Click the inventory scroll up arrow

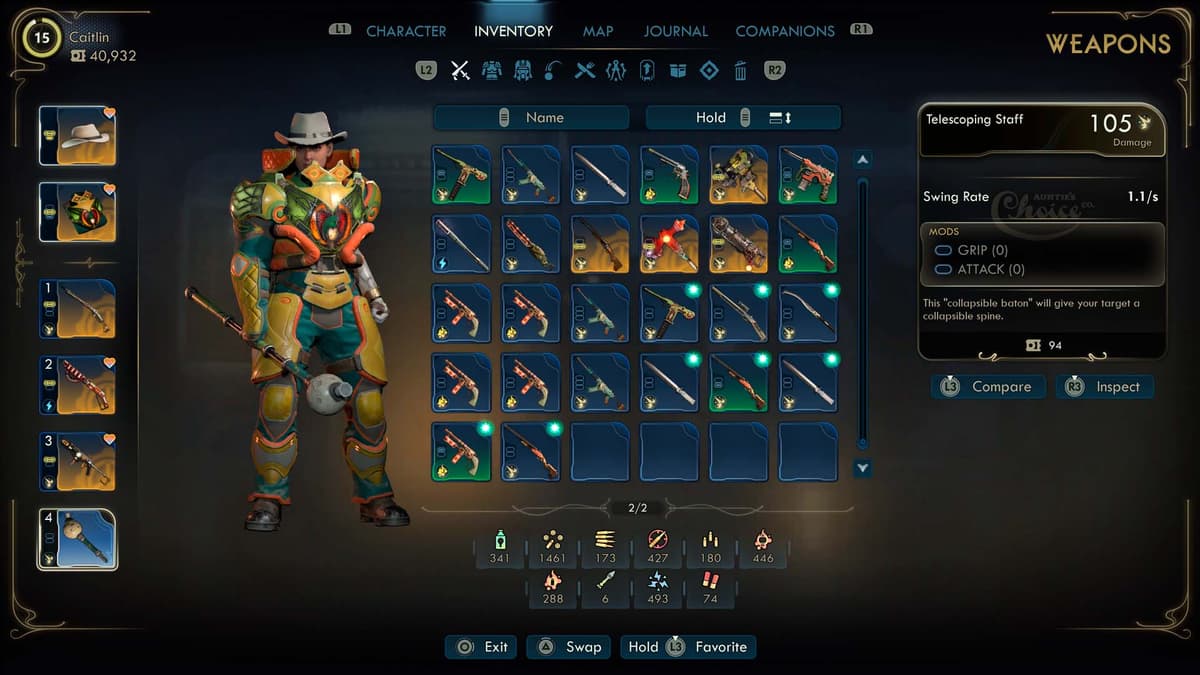863,160
